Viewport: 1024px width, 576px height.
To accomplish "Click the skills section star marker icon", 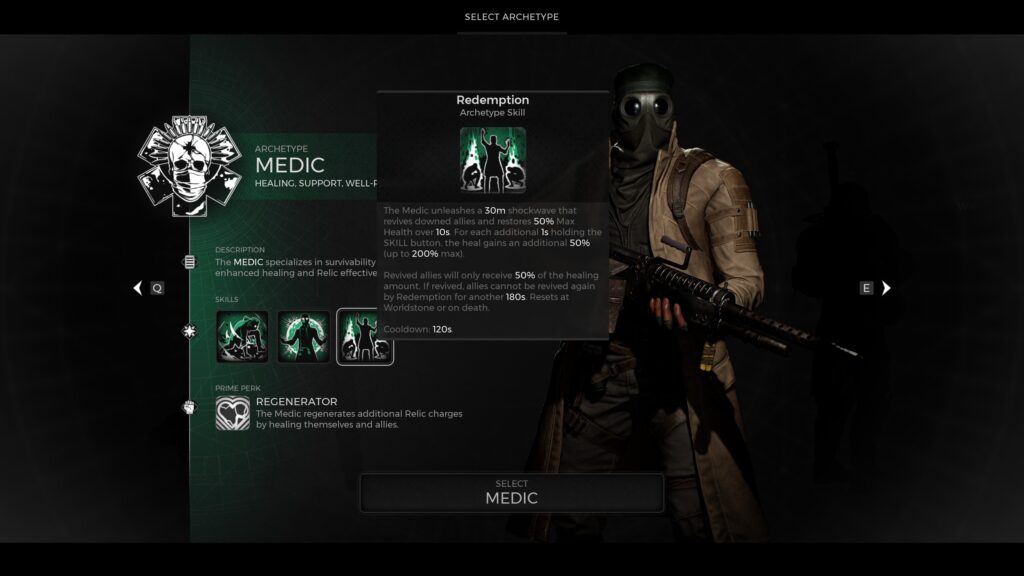I will [x=189, y=331].
